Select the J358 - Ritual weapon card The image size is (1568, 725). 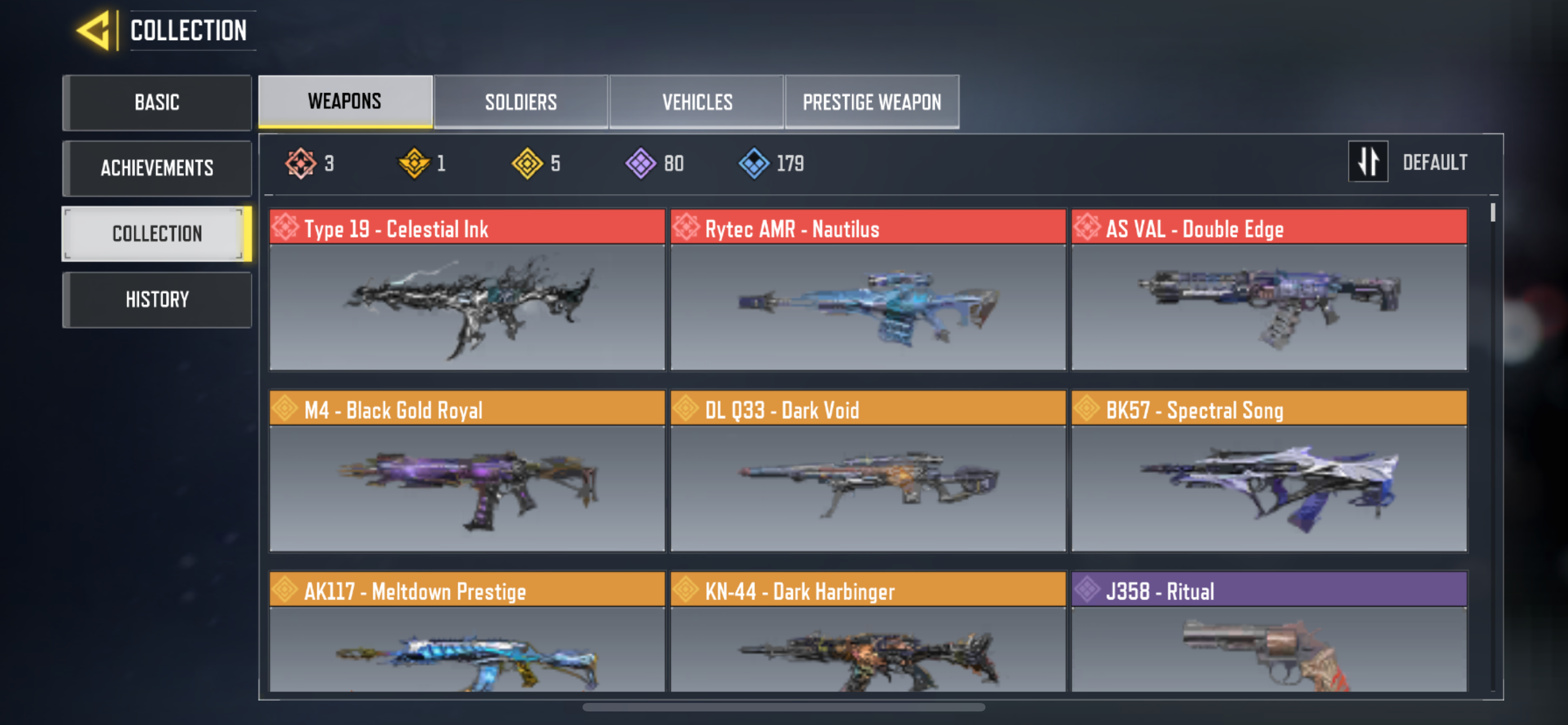(x=1268, y=639)
